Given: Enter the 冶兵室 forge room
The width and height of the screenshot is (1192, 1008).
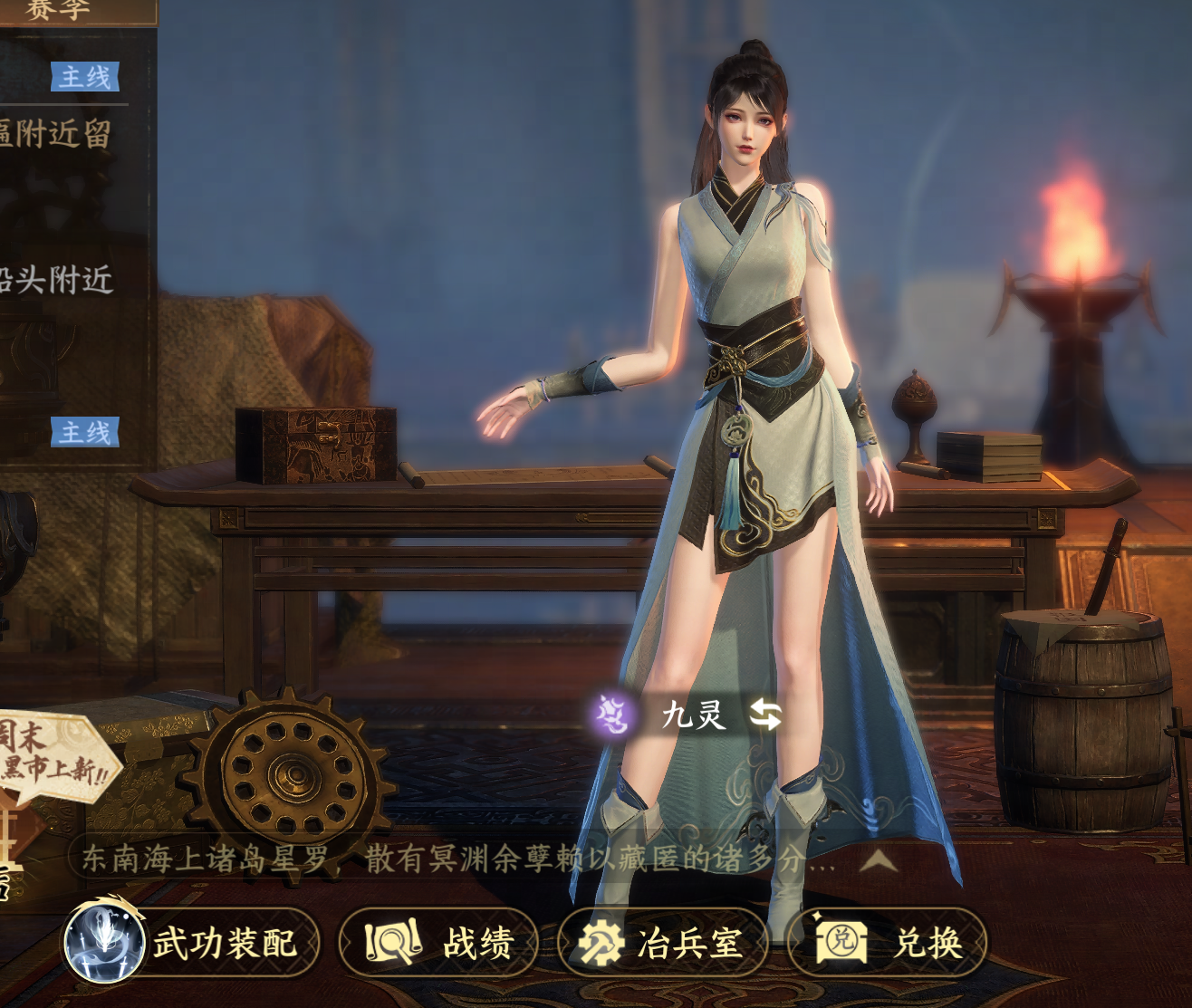Looking at the screenshot, I should [663, 943].
